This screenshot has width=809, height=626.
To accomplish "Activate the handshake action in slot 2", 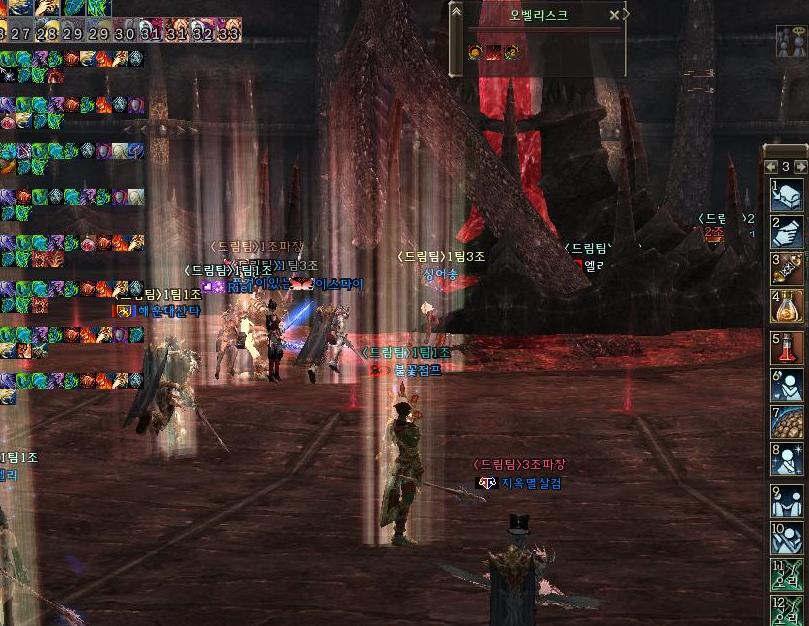I will (x=789, y=232).
